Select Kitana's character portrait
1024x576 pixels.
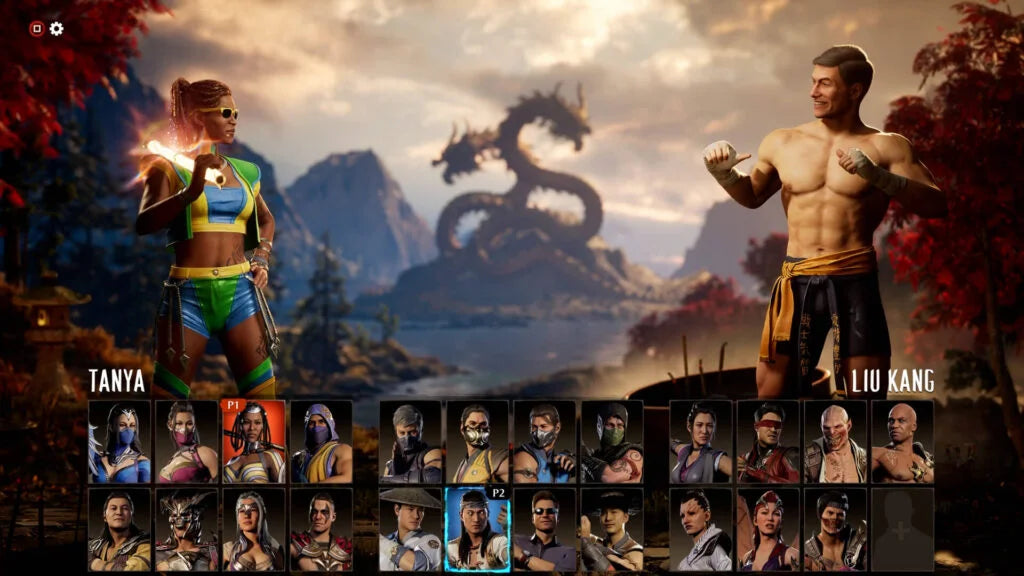point(119,442)
